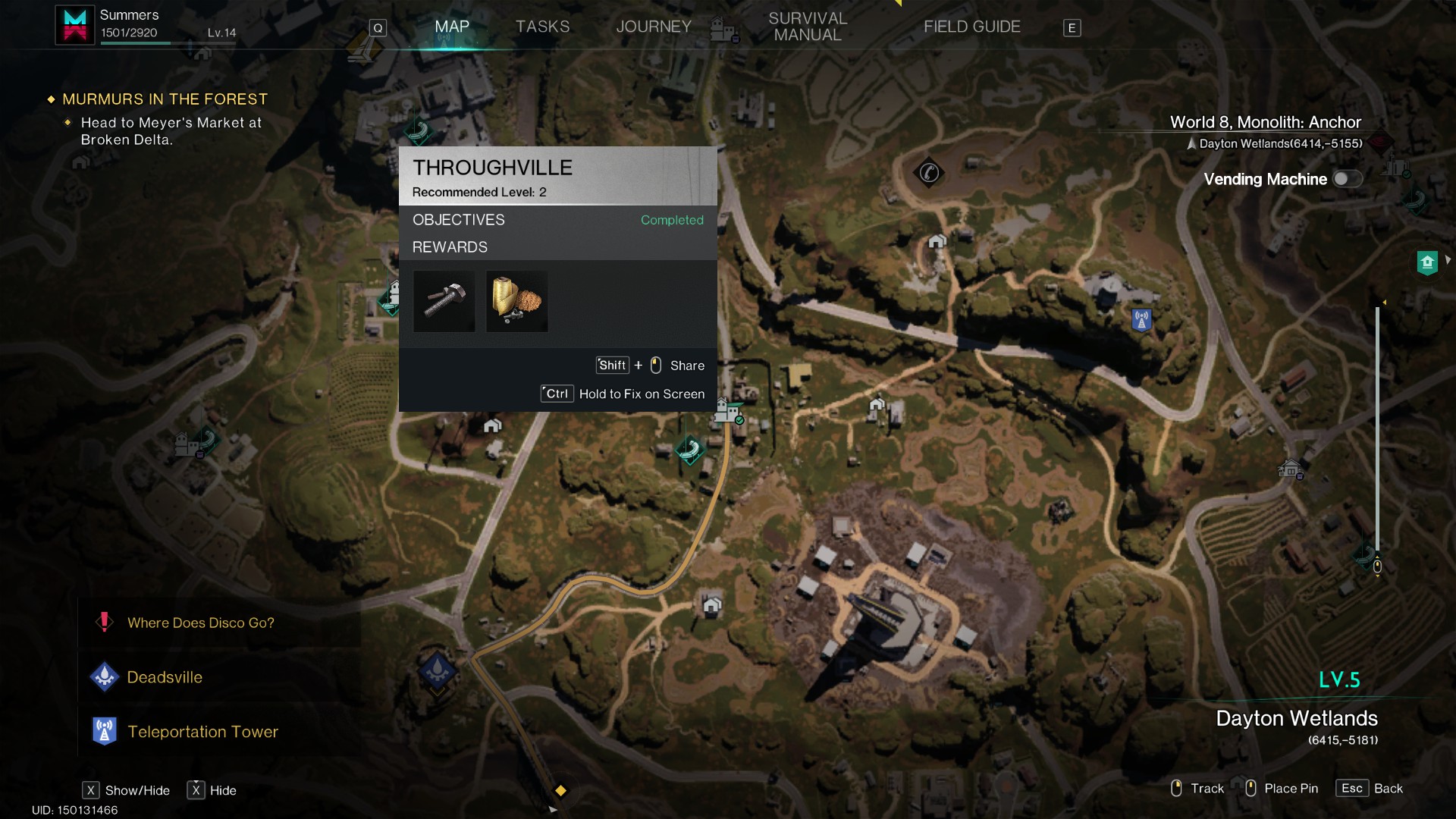
Task: Click the Deadsville droplet map marker
Action: [438, 670]
